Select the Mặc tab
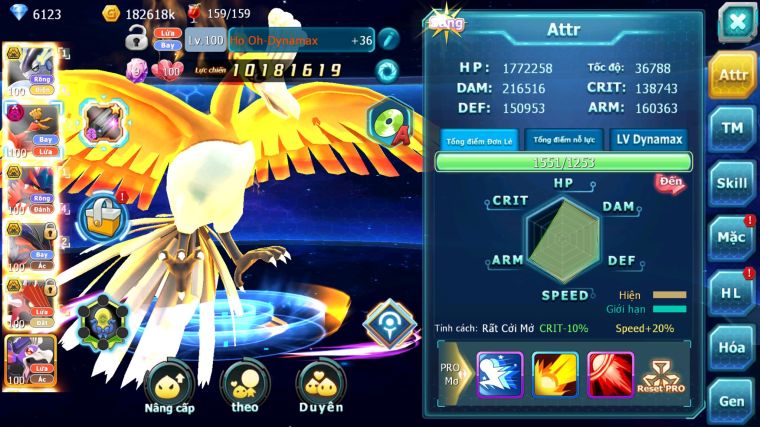Viewport: 760px width, 427px height. (x=732, y=238)
